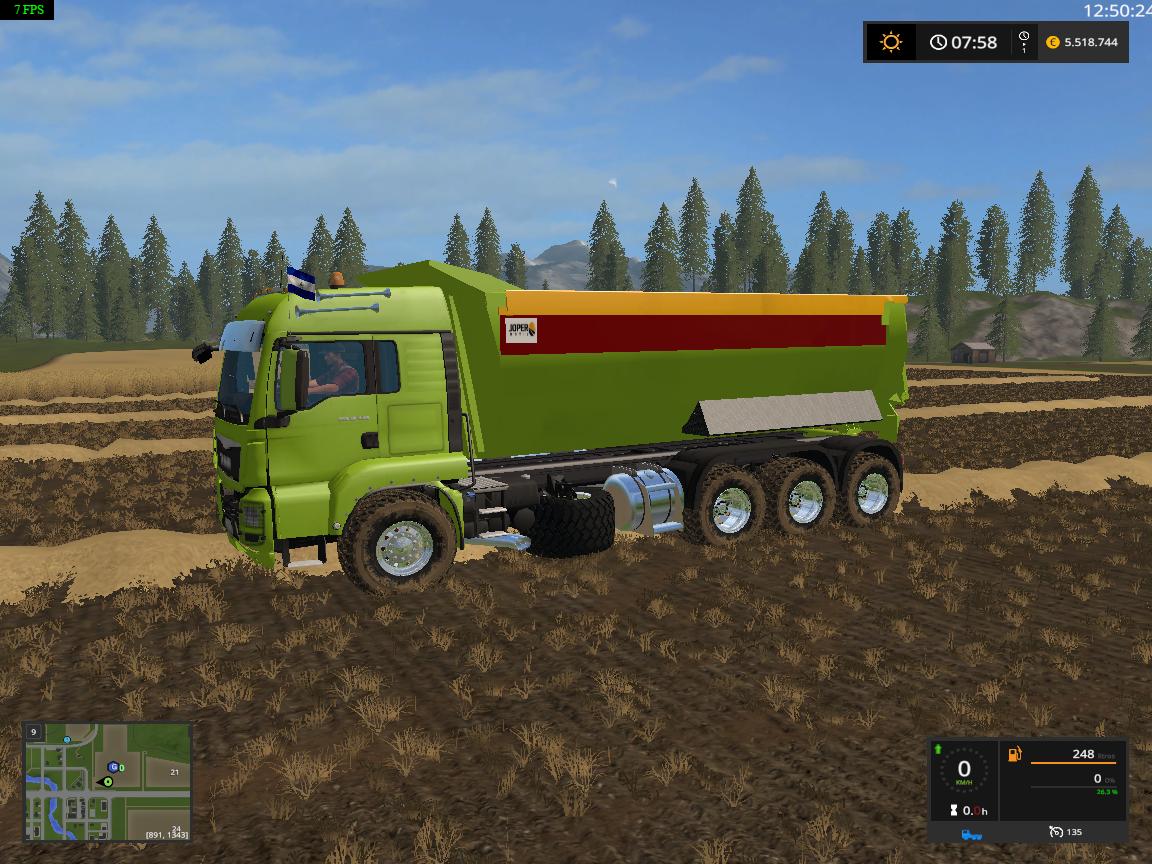
Task: Open the minimap in the corner
Action: pos(107,782)
